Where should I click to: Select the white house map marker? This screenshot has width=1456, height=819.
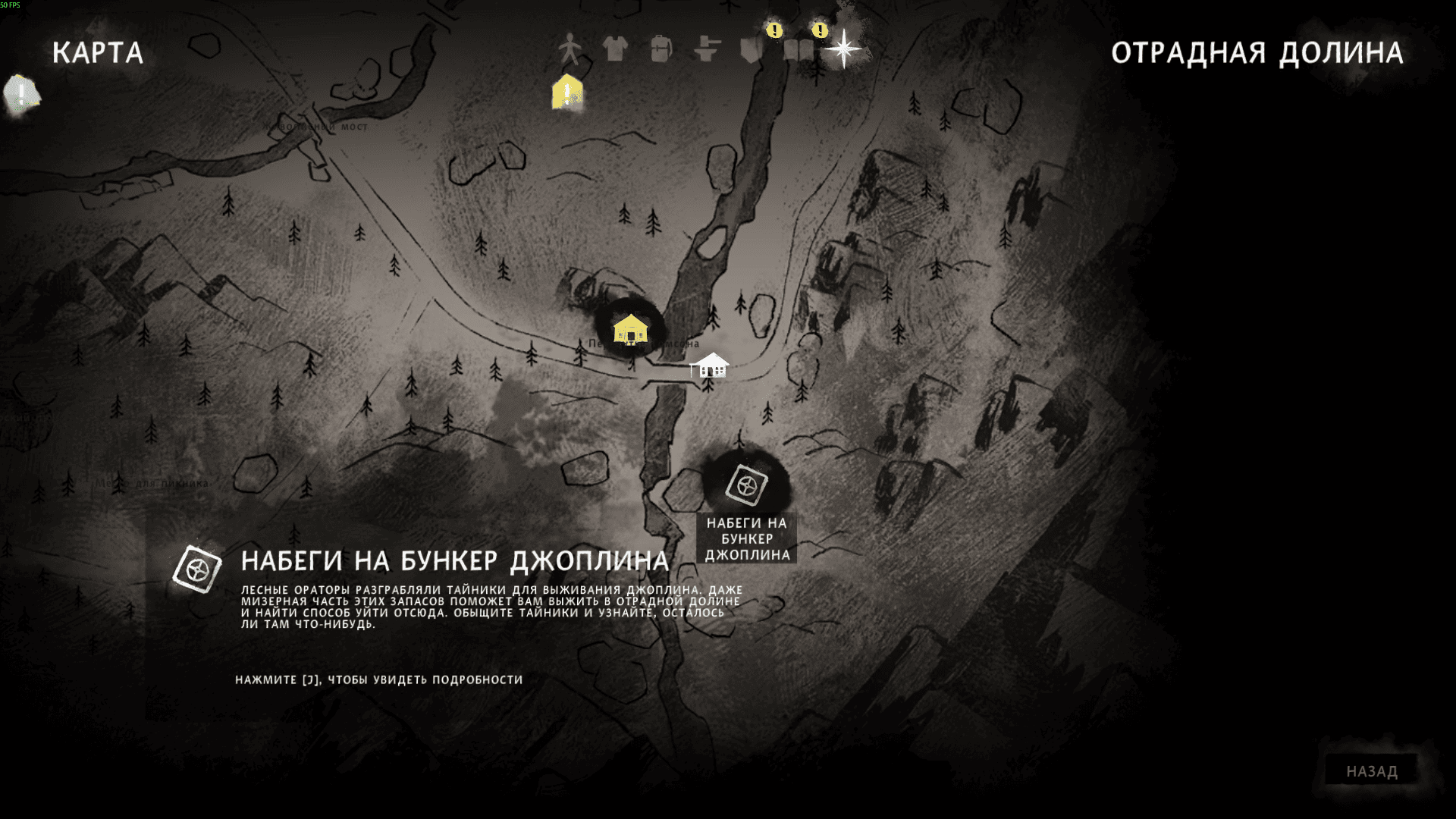710,366
